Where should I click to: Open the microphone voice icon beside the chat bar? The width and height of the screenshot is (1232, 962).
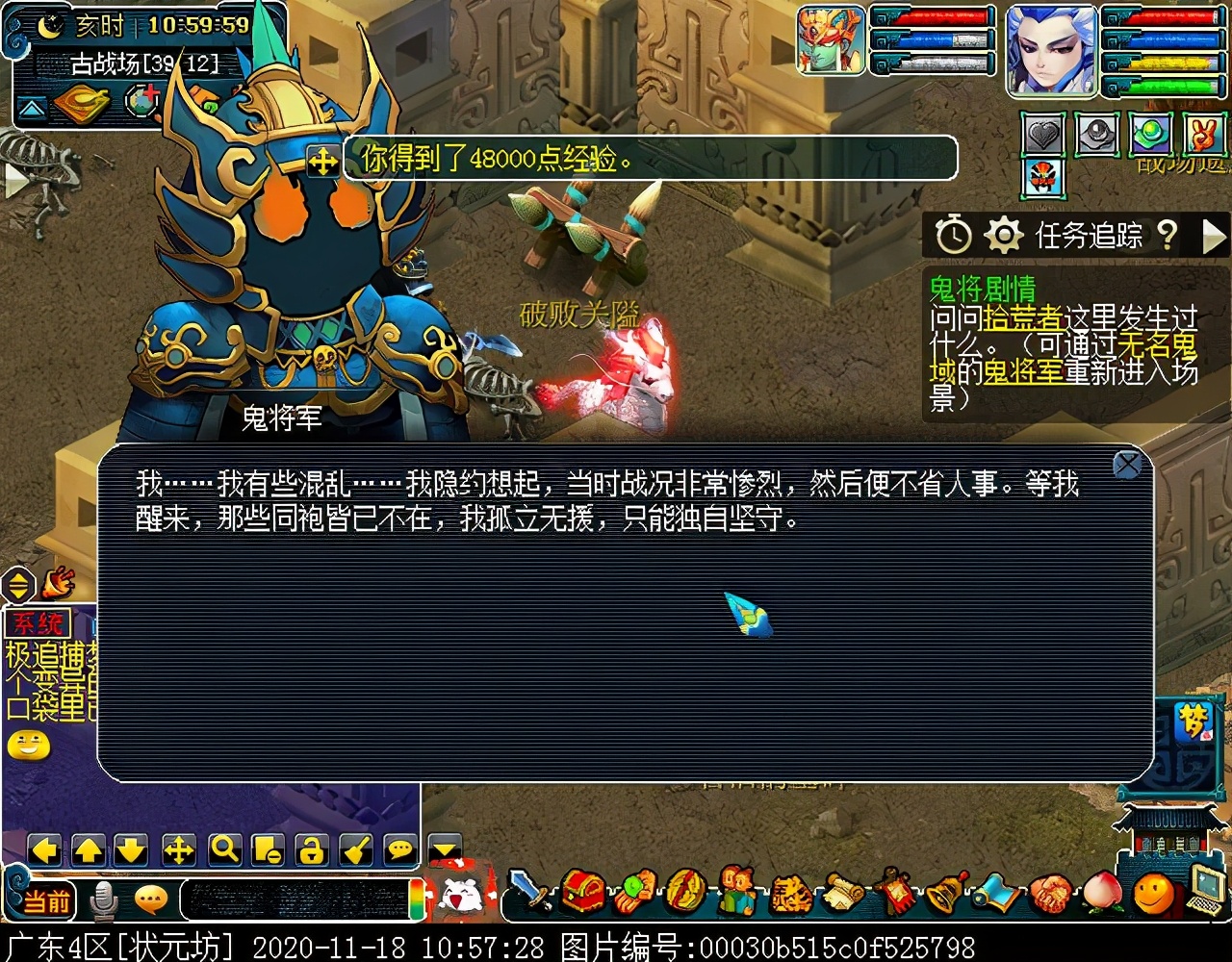(x=103, y=901)
